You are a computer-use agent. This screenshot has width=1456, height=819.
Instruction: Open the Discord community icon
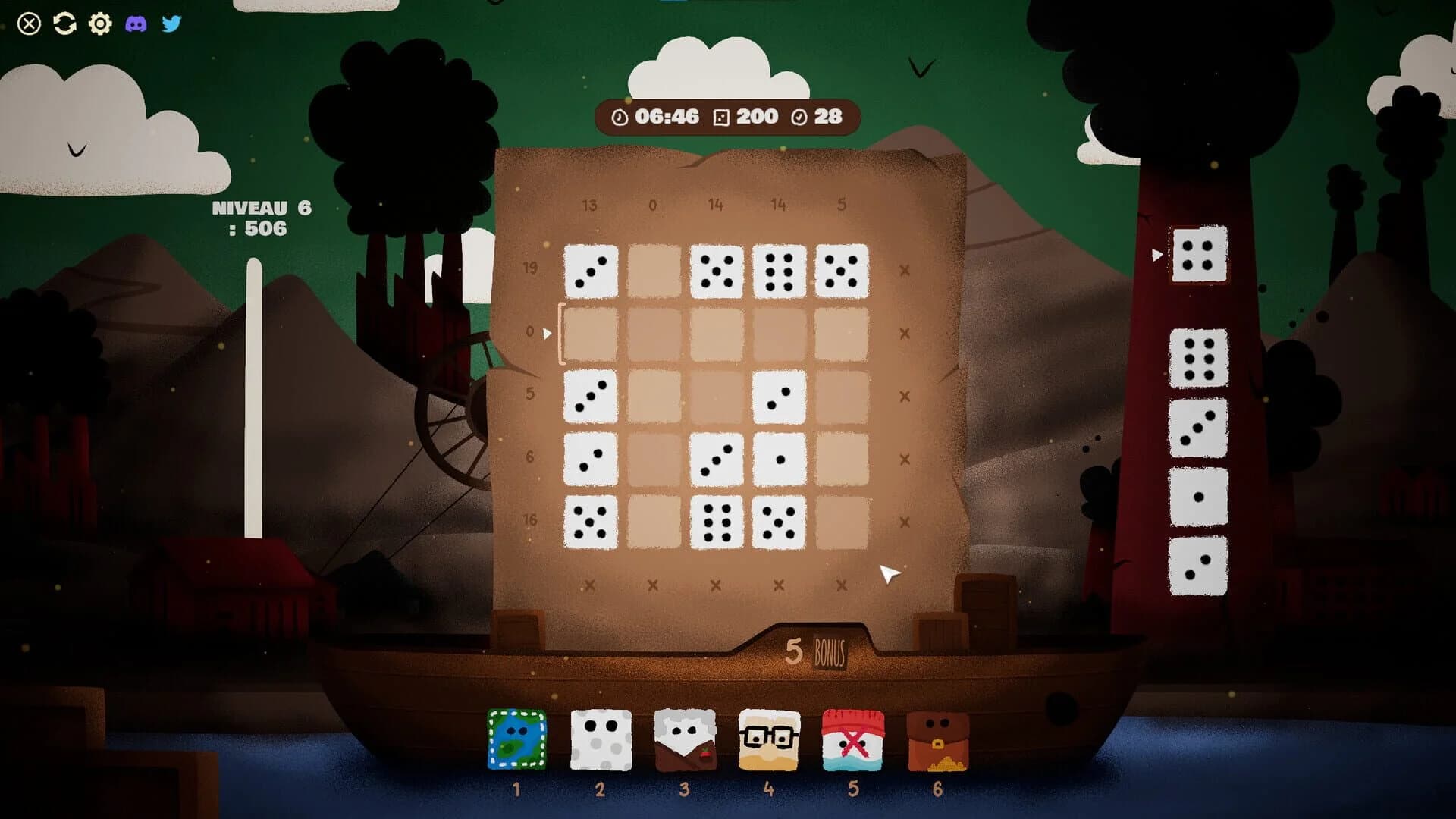[x=138, y=25]
